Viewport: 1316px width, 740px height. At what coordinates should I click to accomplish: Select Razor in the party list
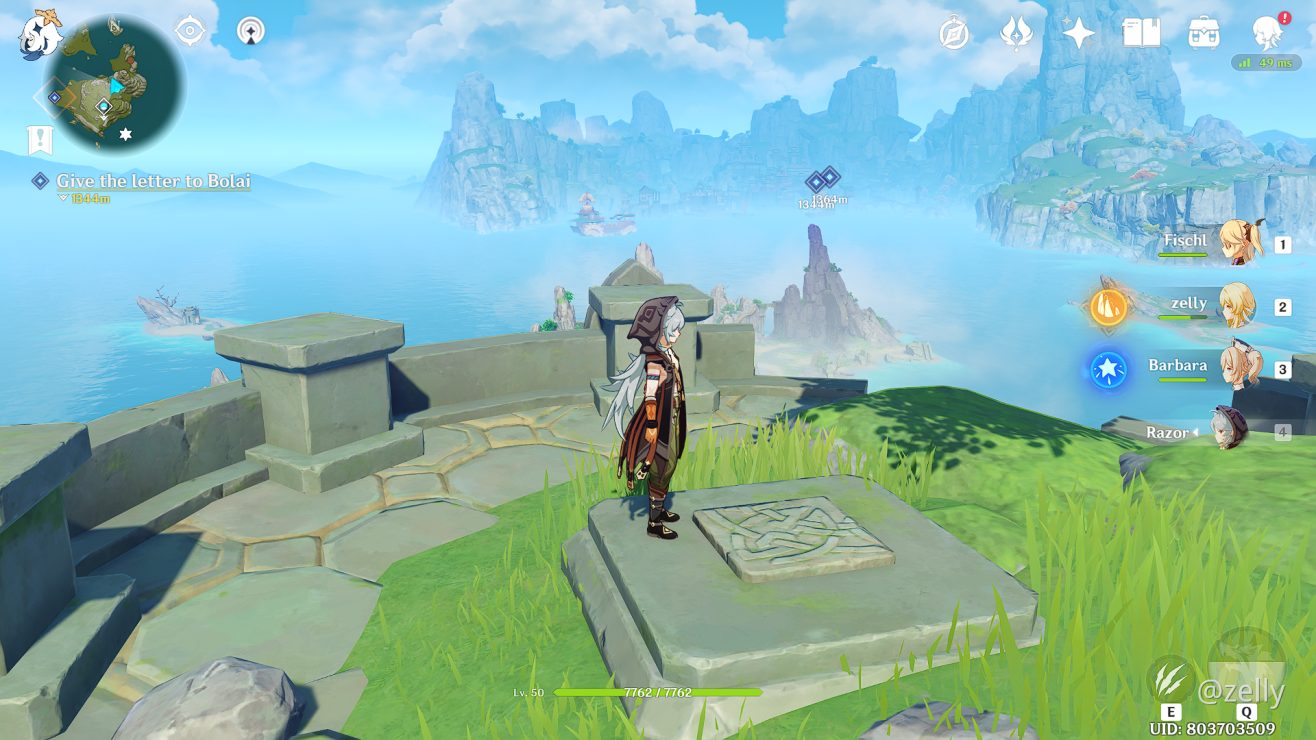click(1230, 430)
